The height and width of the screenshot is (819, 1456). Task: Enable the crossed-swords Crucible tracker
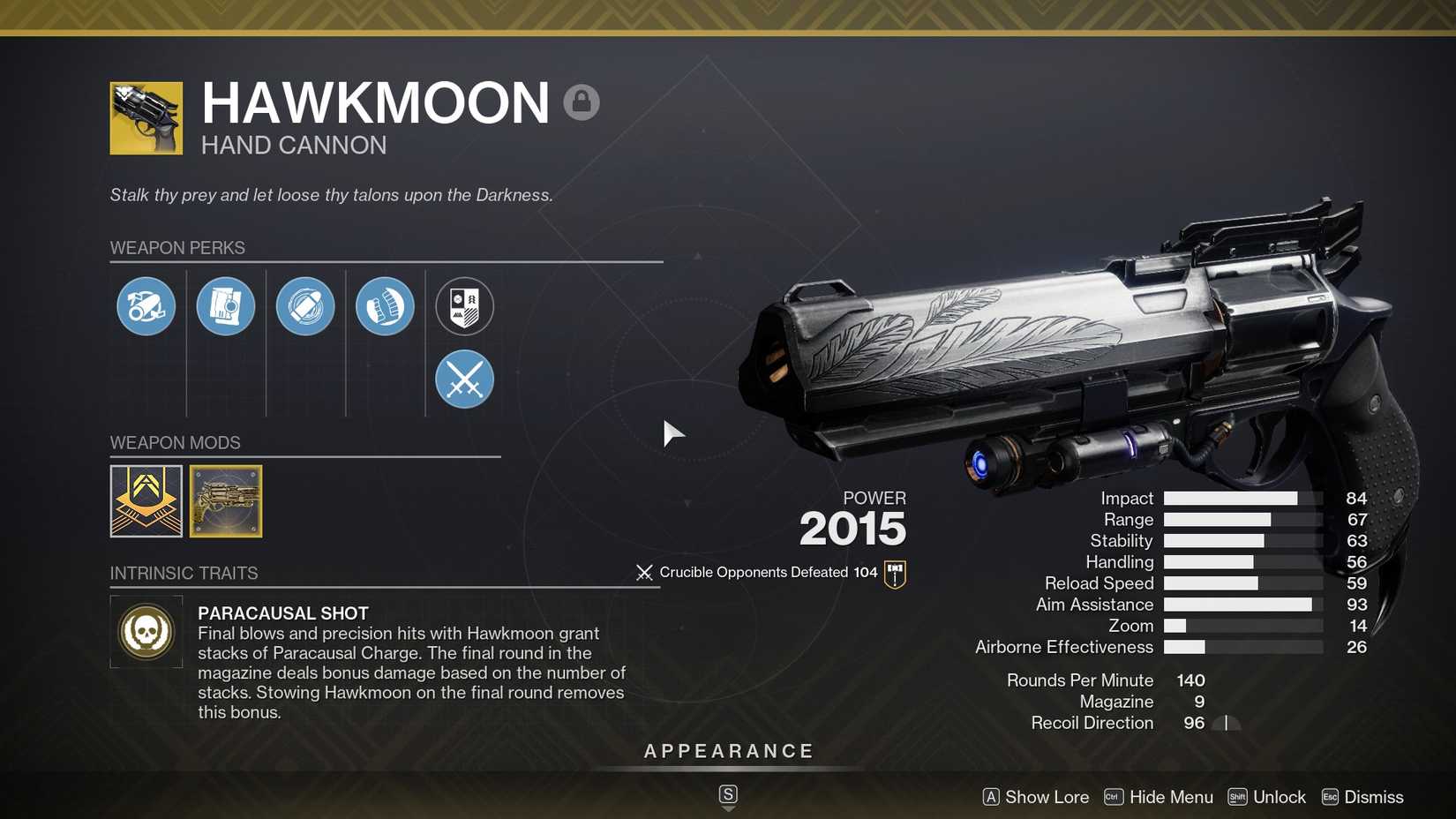click(464, 379)
